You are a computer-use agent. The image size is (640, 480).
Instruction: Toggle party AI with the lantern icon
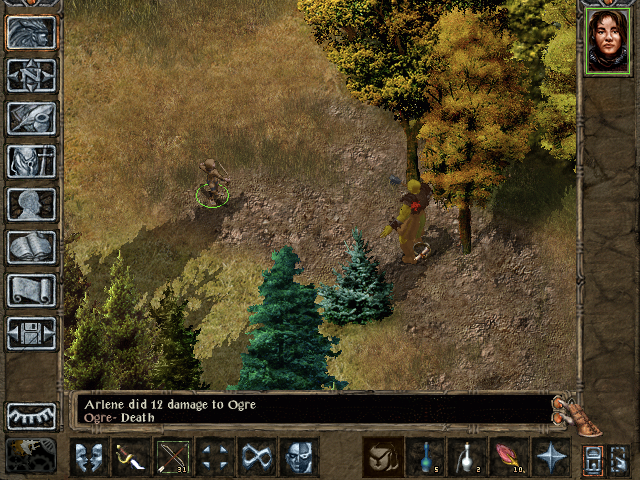pyautogui.click(x=32, y=454)
